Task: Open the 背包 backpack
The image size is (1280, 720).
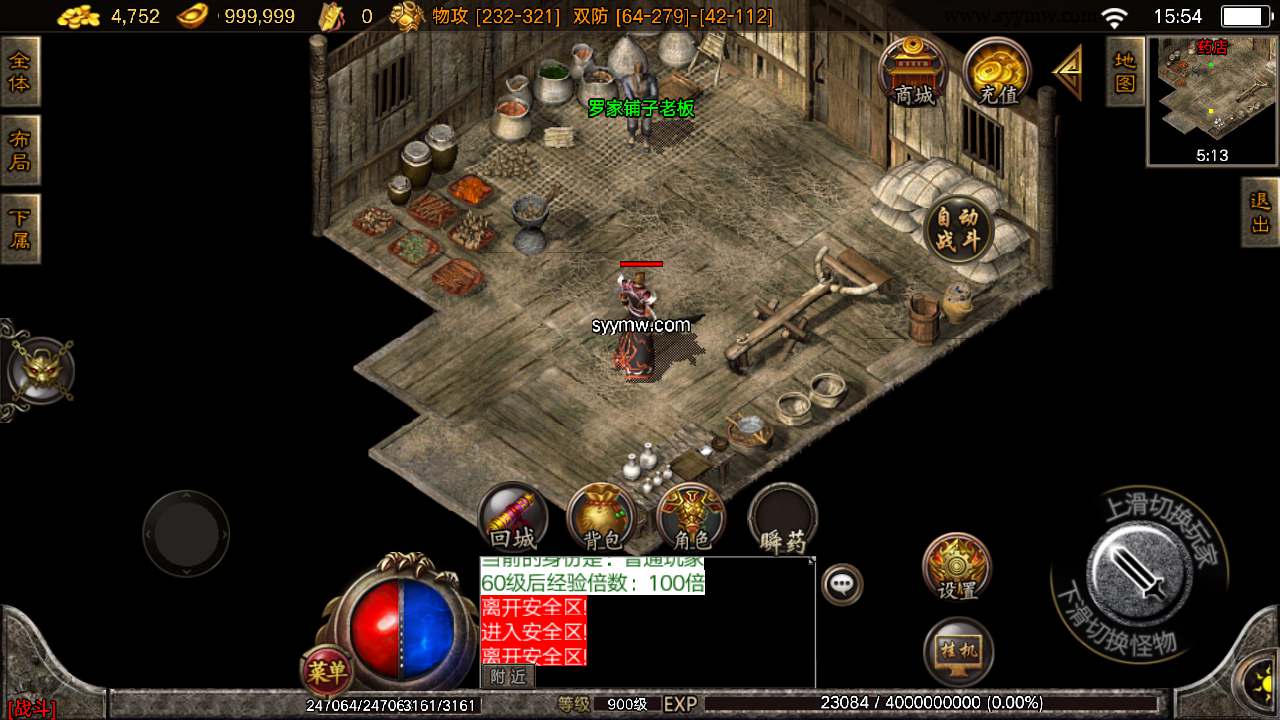Action: 602,519
